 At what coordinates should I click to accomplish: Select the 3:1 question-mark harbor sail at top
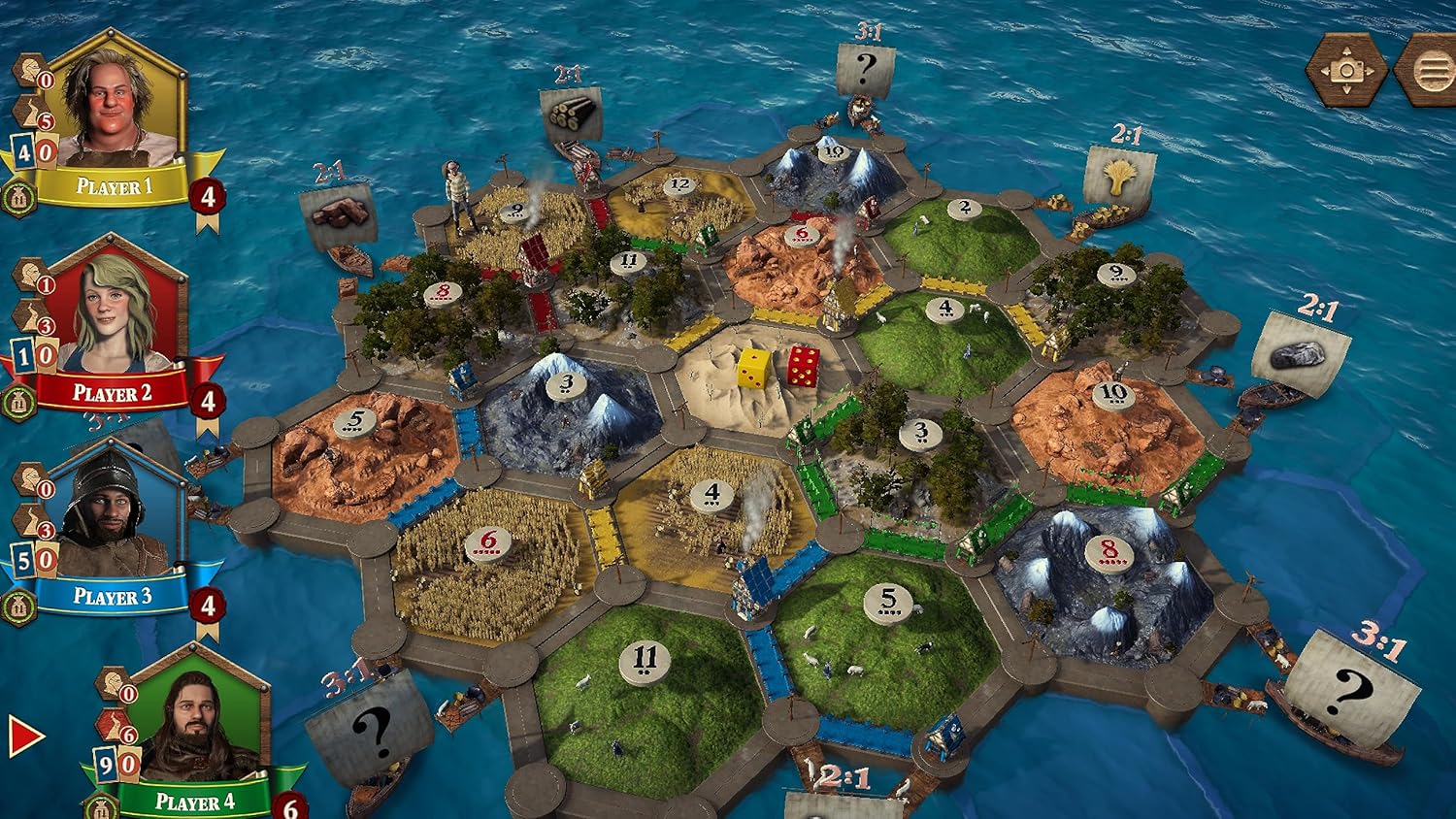click(864, 66)
